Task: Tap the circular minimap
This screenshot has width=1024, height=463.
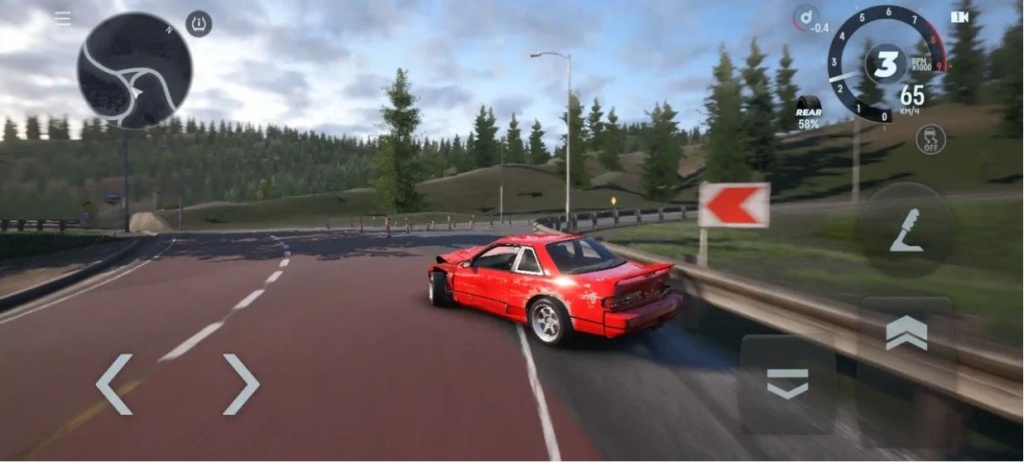Action: [x=134, y=70]
